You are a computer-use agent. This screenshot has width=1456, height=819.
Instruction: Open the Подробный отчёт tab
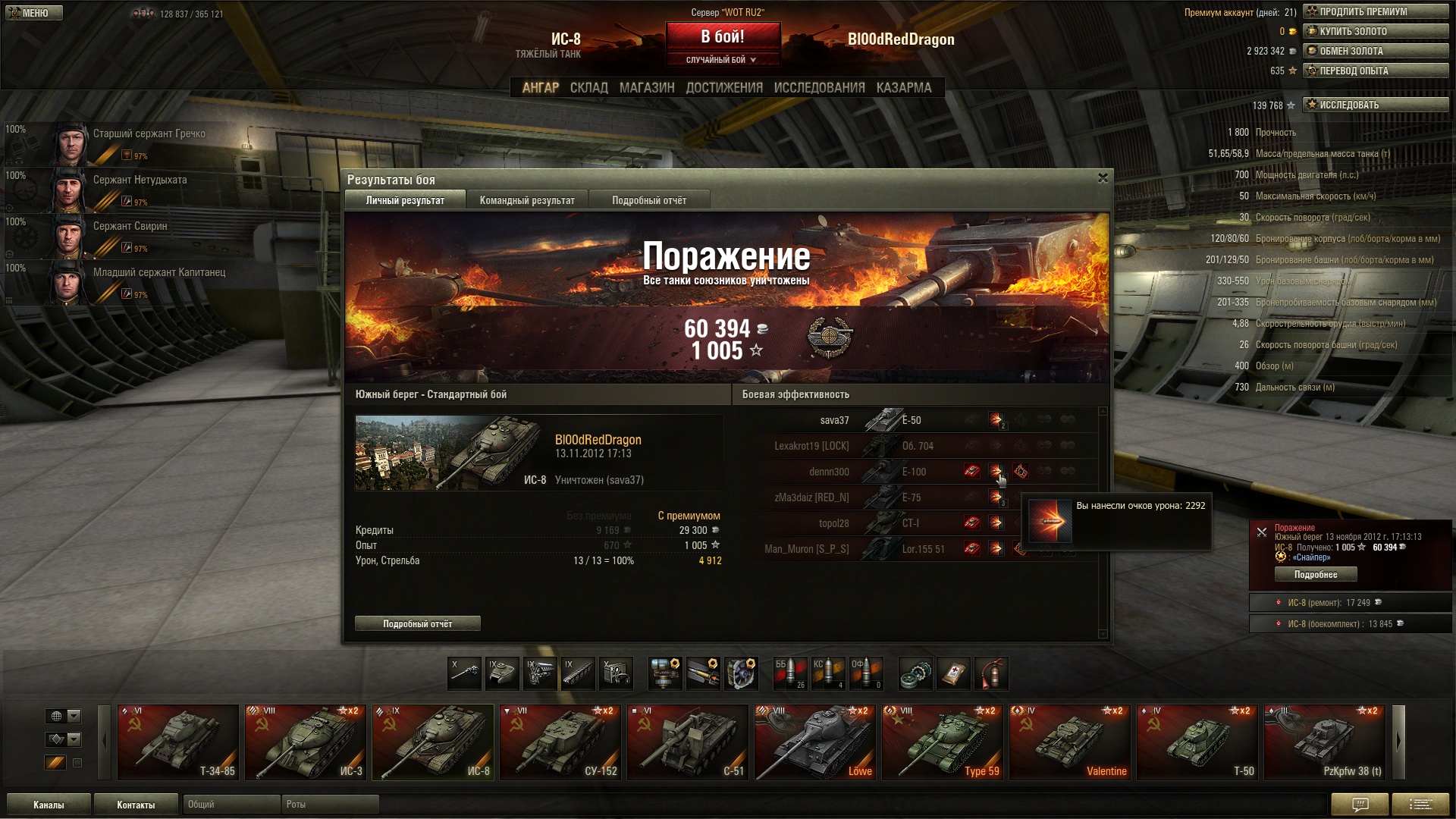649,201
